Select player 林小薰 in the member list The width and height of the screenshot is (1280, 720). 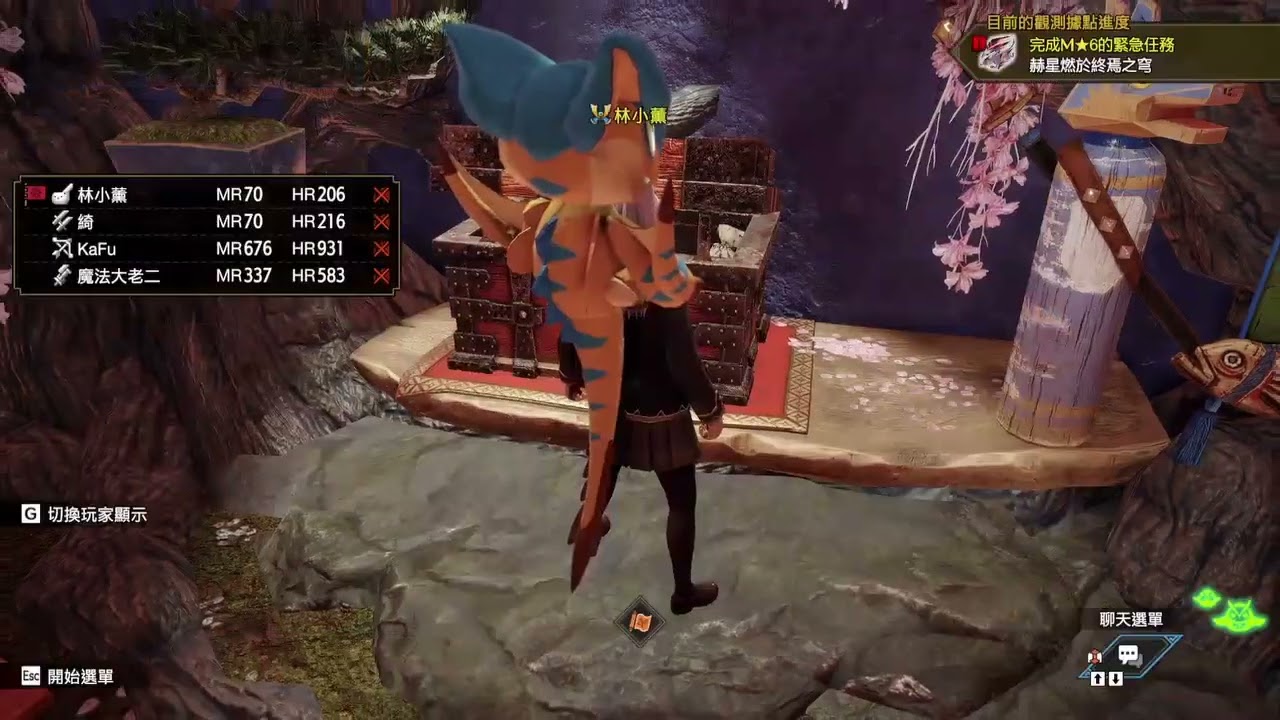pos(102,195)
